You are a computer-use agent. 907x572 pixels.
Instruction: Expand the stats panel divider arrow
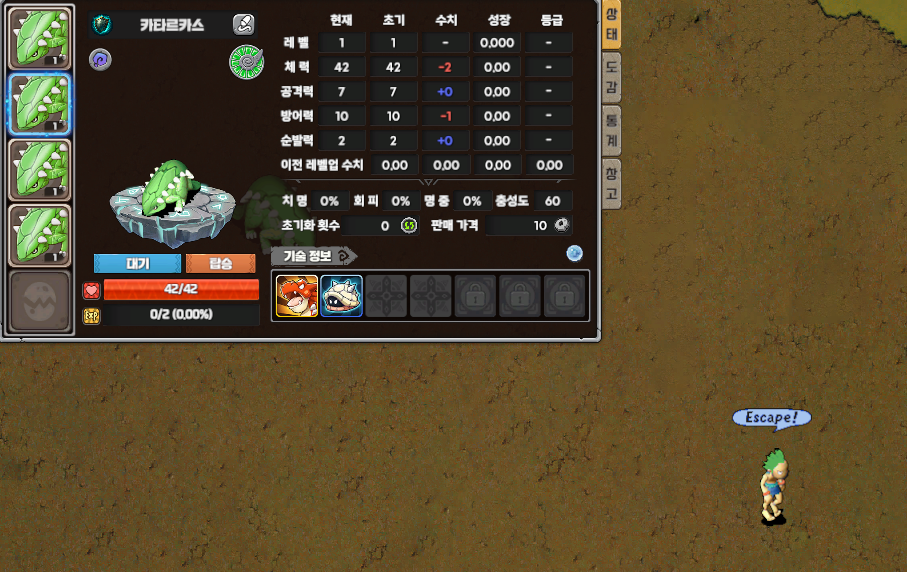pos(428,182)
